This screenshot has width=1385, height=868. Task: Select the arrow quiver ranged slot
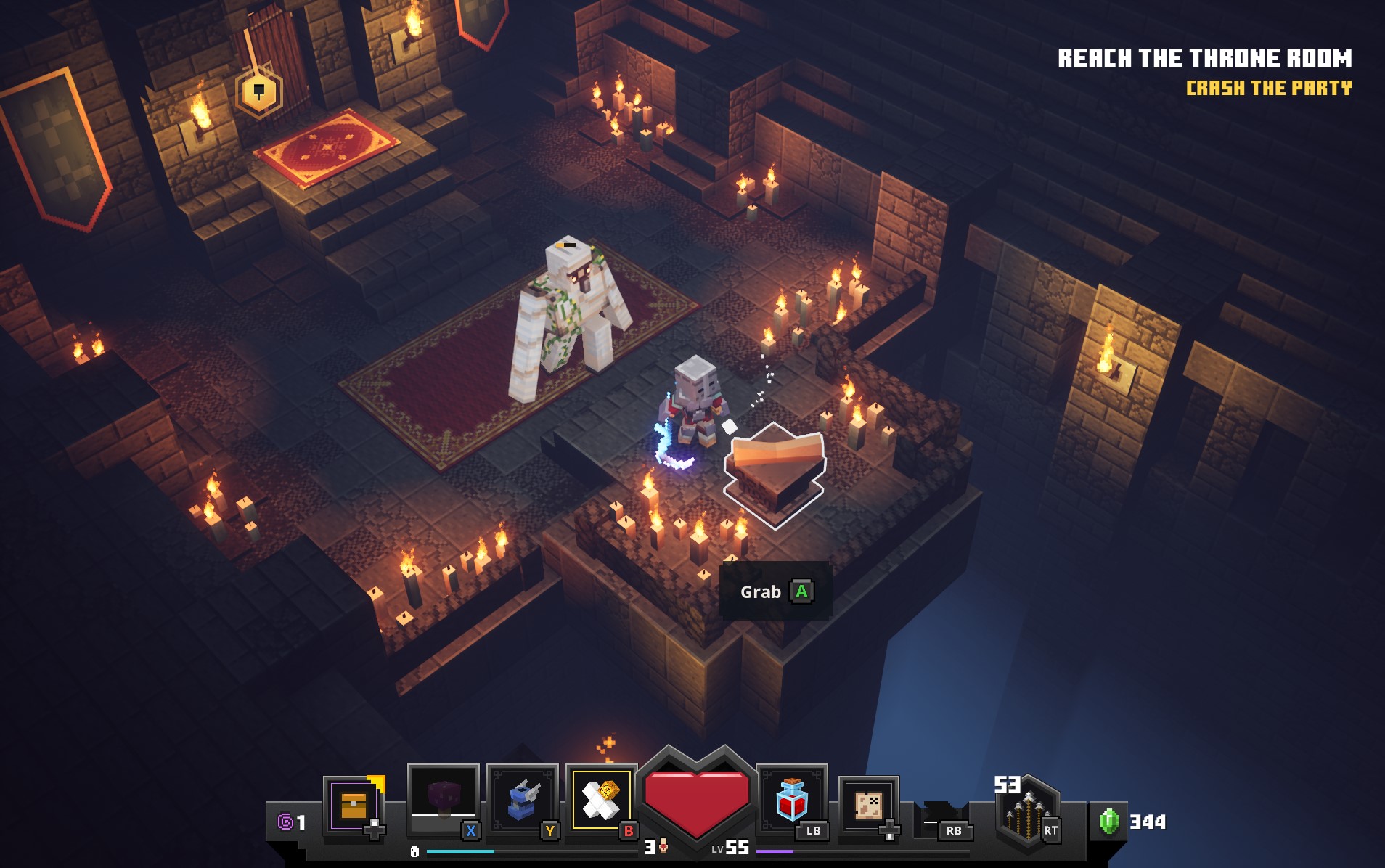(1027, 813)
